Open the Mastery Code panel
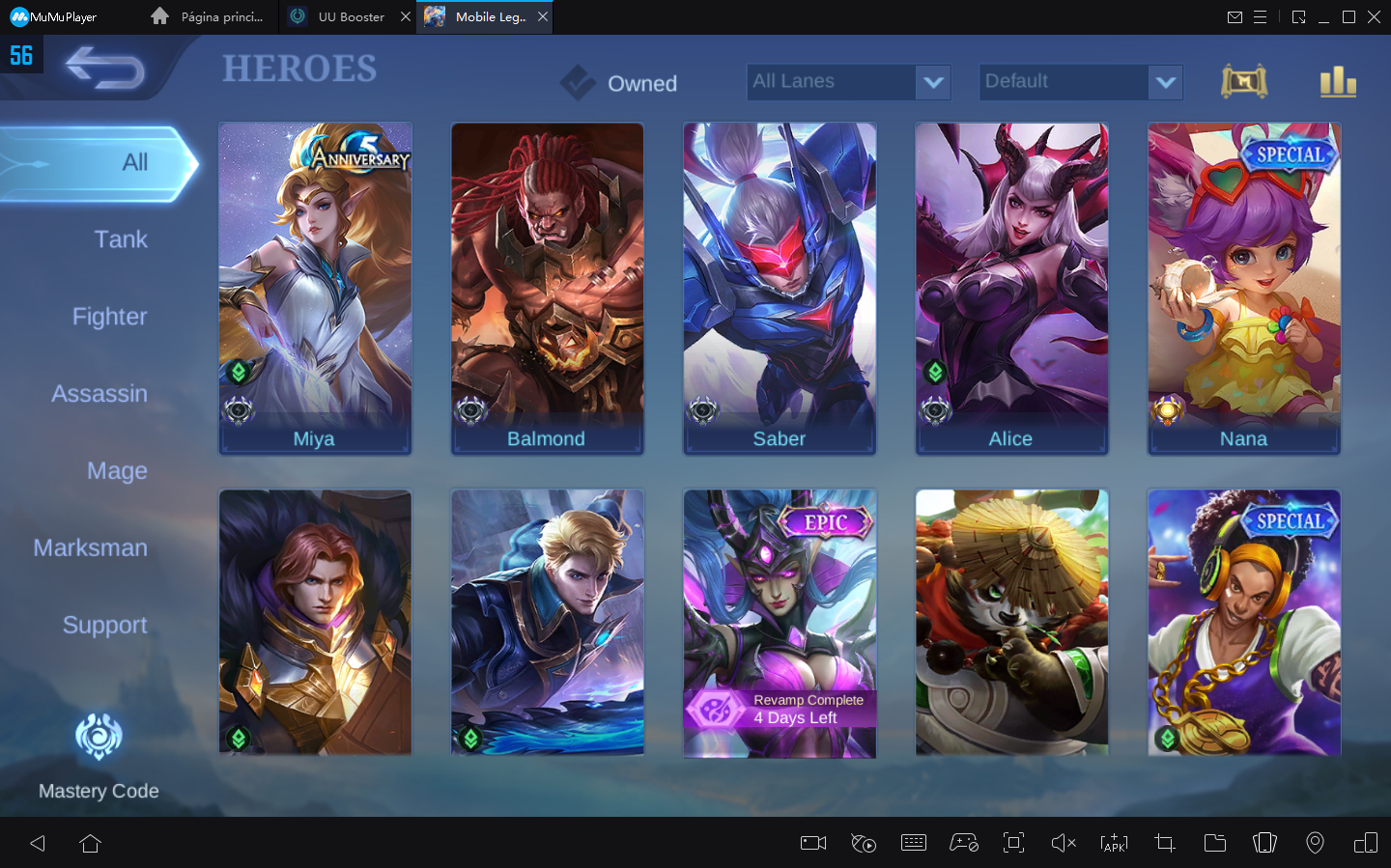 pyautogui.click(x=98, y=758)
